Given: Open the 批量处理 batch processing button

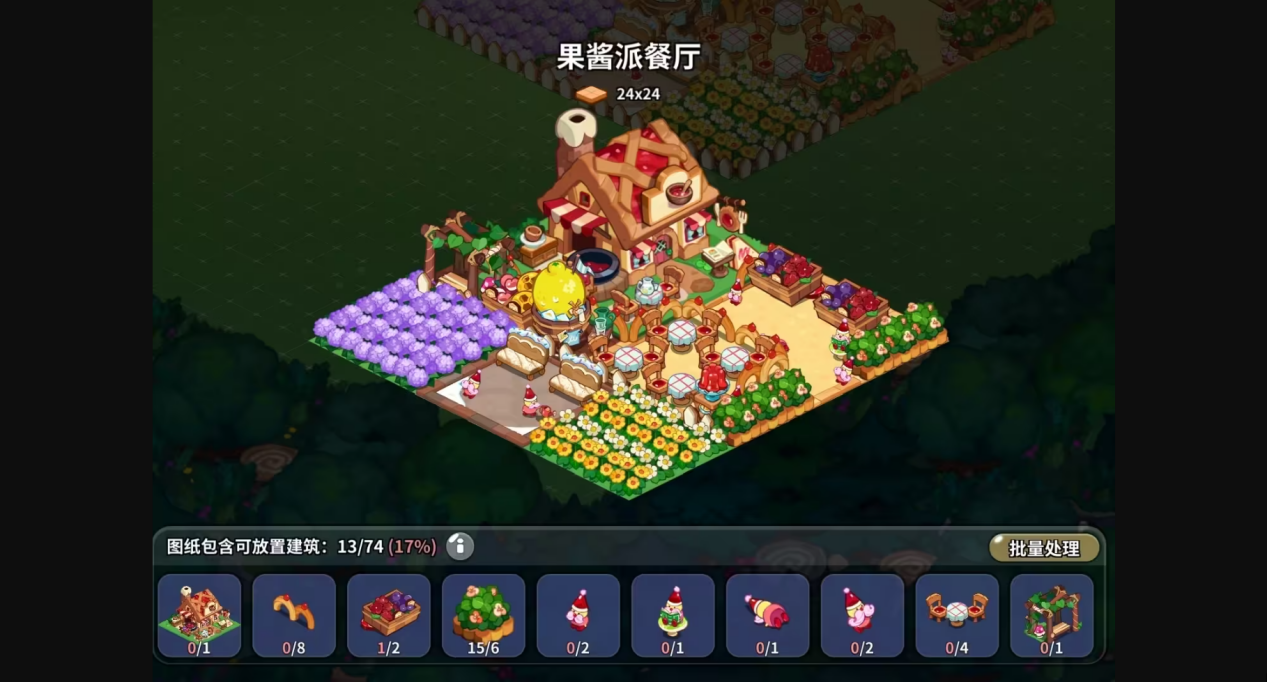Looking at the screenshot, I should coord(1044,548).
